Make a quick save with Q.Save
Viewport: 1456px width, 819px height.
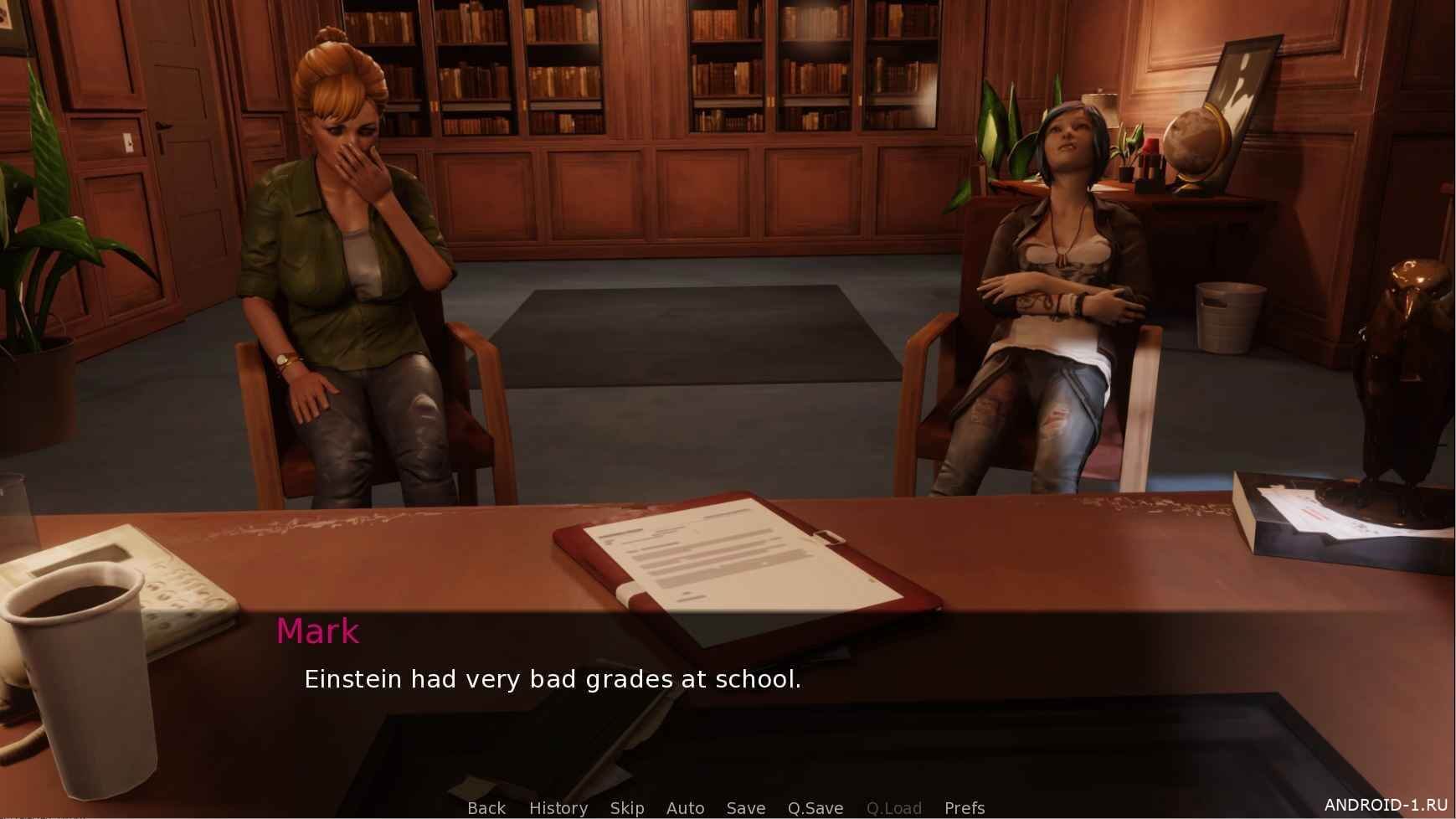[815, 808]
